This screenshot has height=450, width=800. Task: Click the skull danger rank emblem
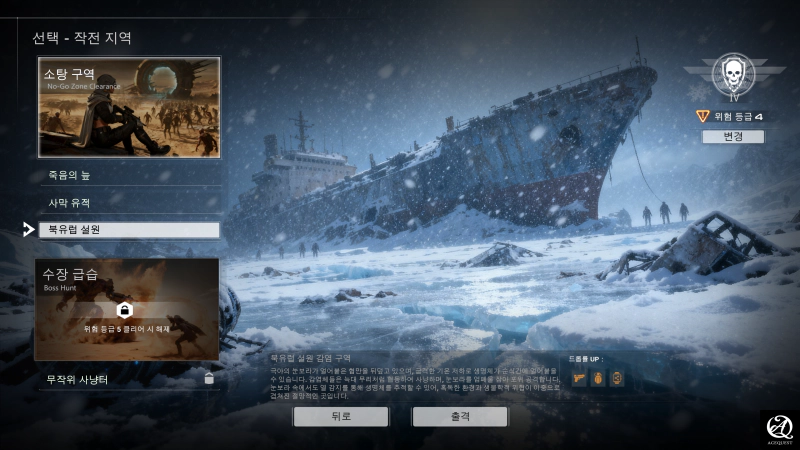[x=735, y=77]
